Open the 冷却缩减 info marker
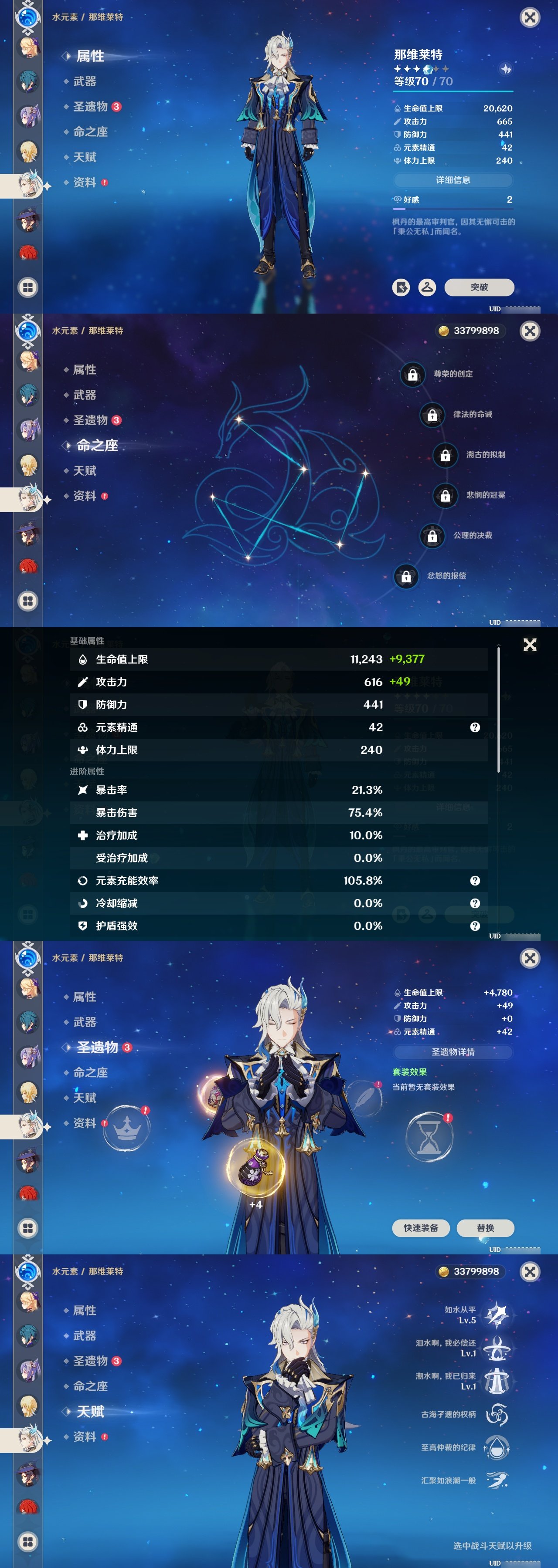 pos(475,903)
